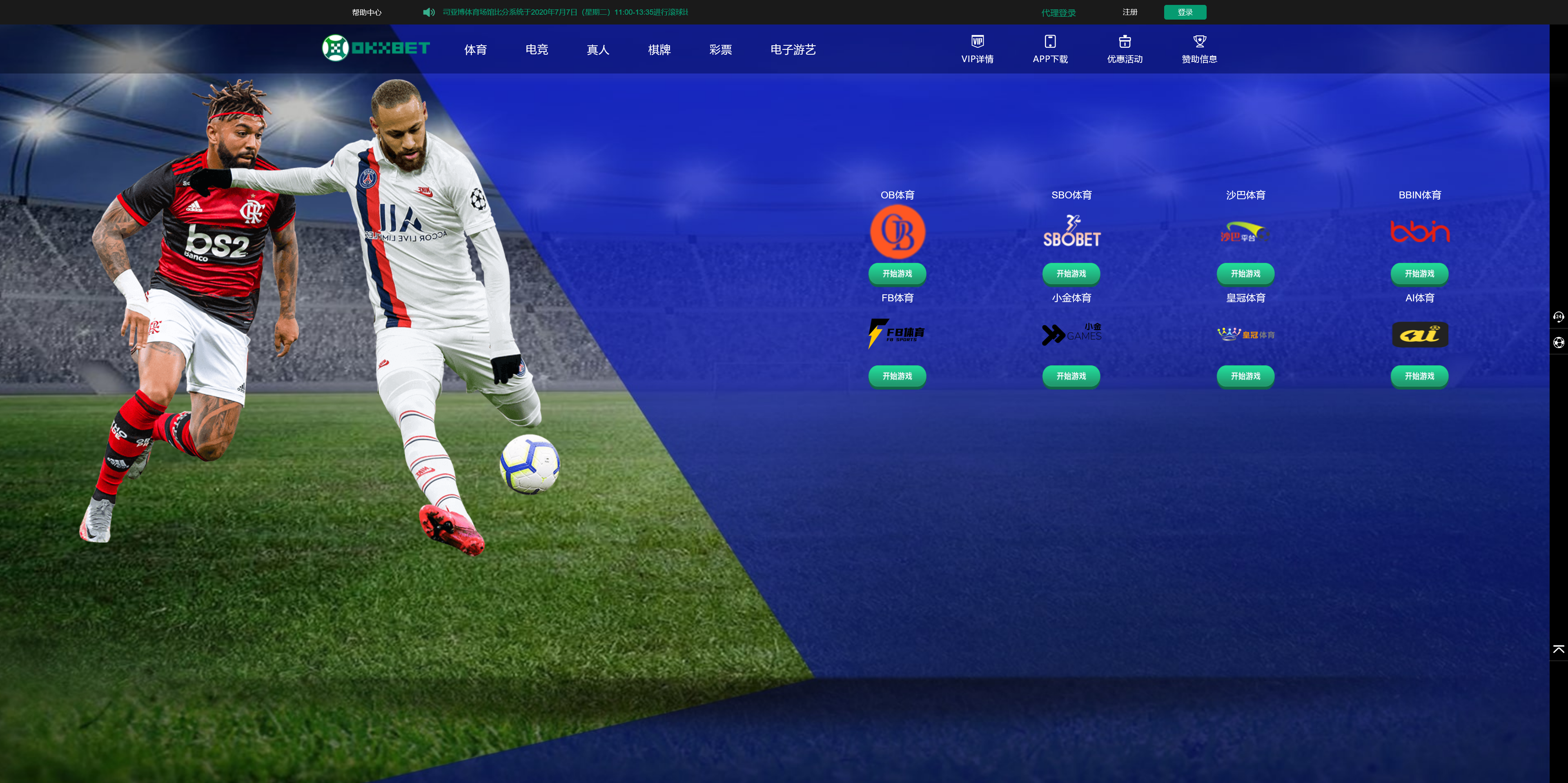The width and height of the screenshot is (1568, 783).
Task: Select the 电竞 esports menu
Action: click(x=536, y=50)
